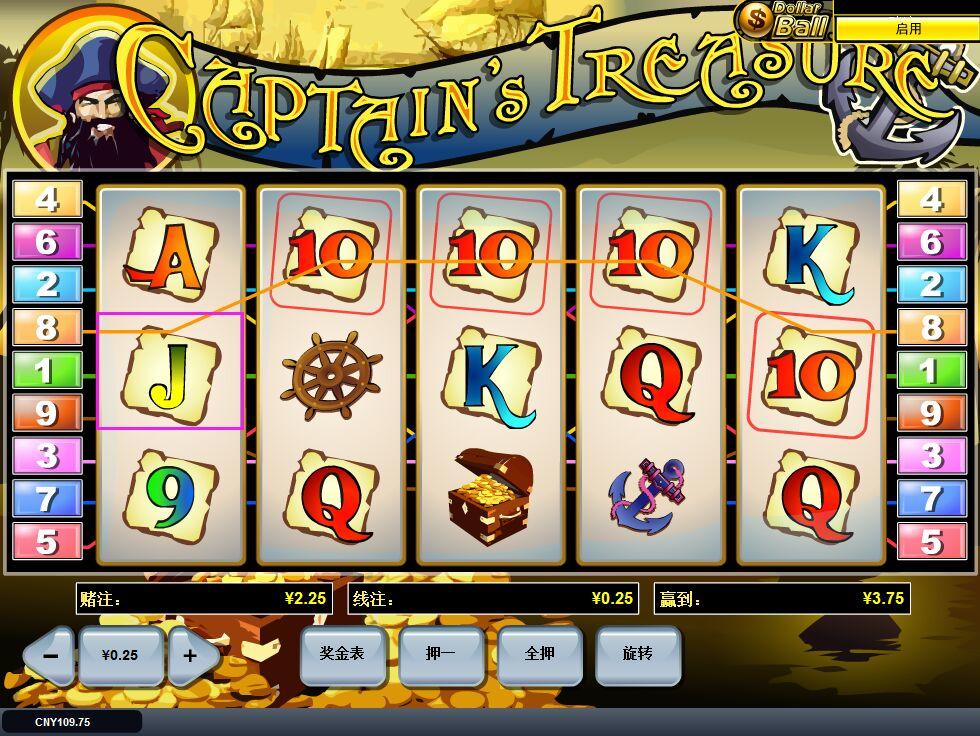Screen dimensions: 980x736
Task: Decrease coin value with the minus arrow
Action: point(50,656)
